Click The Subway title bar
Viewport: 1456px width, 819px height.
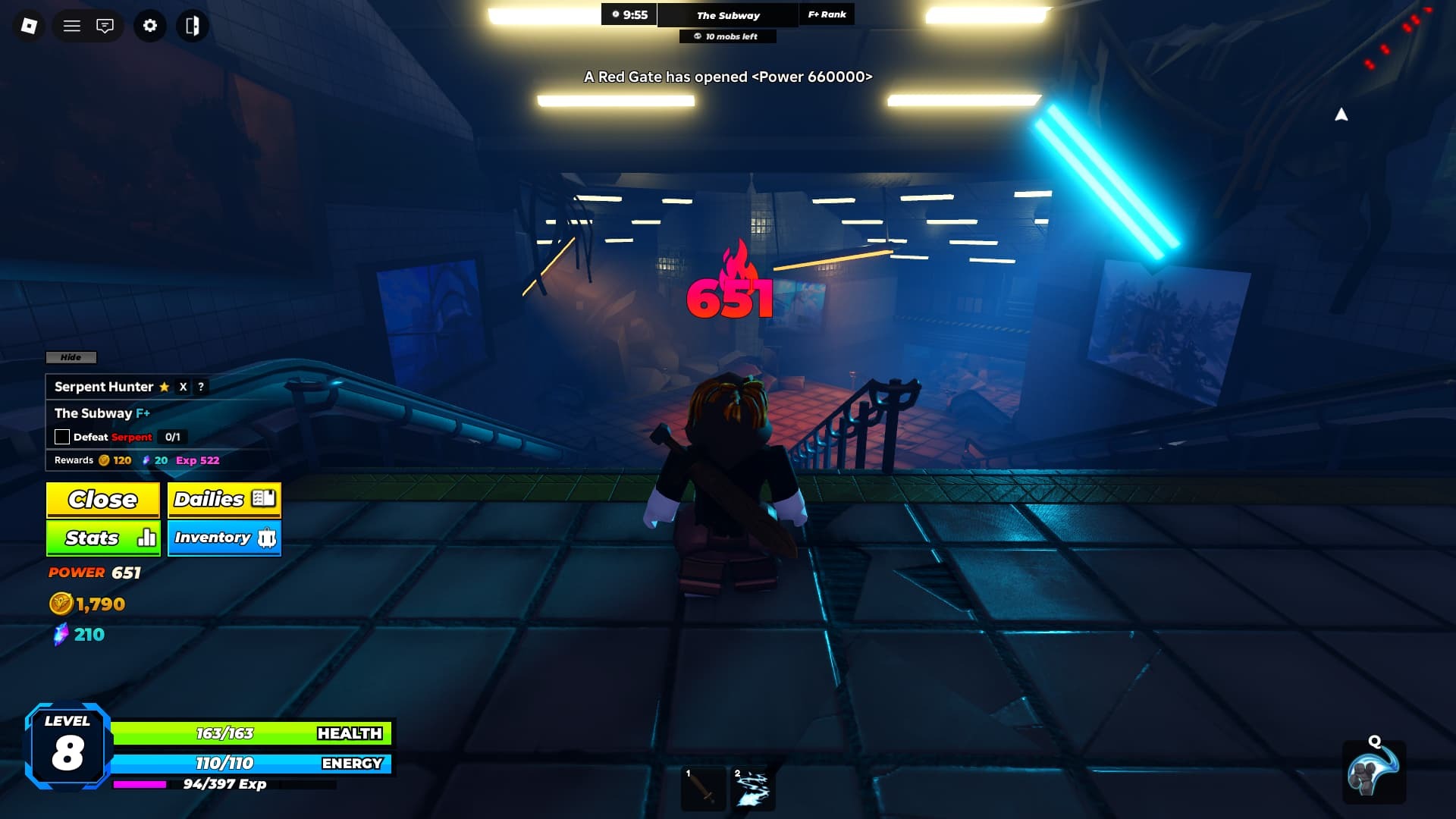pyautogui.click(x=730, y=14)
